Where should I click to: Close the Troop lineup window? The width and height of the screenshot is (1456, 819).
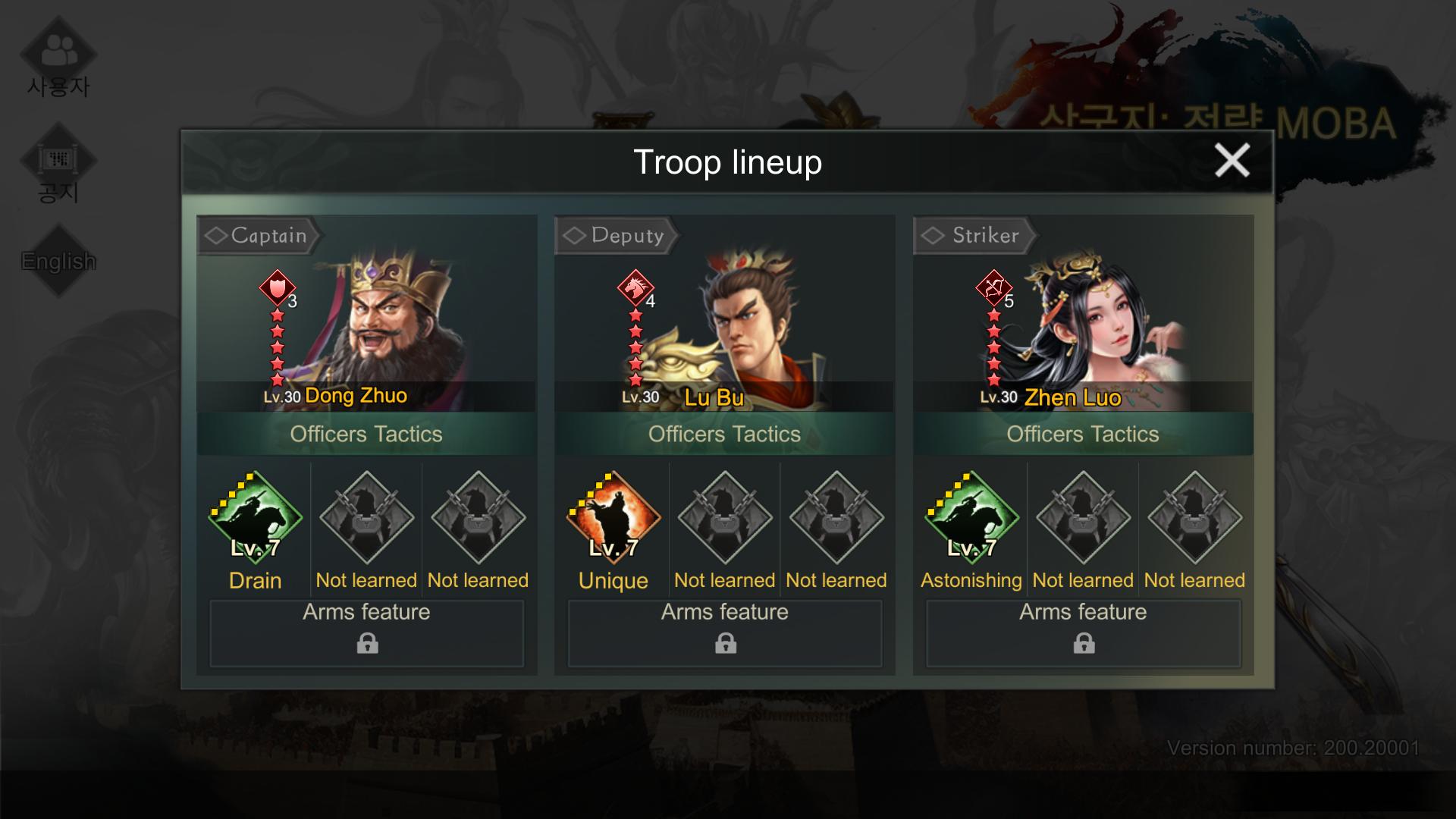[x=1232, y=161]
